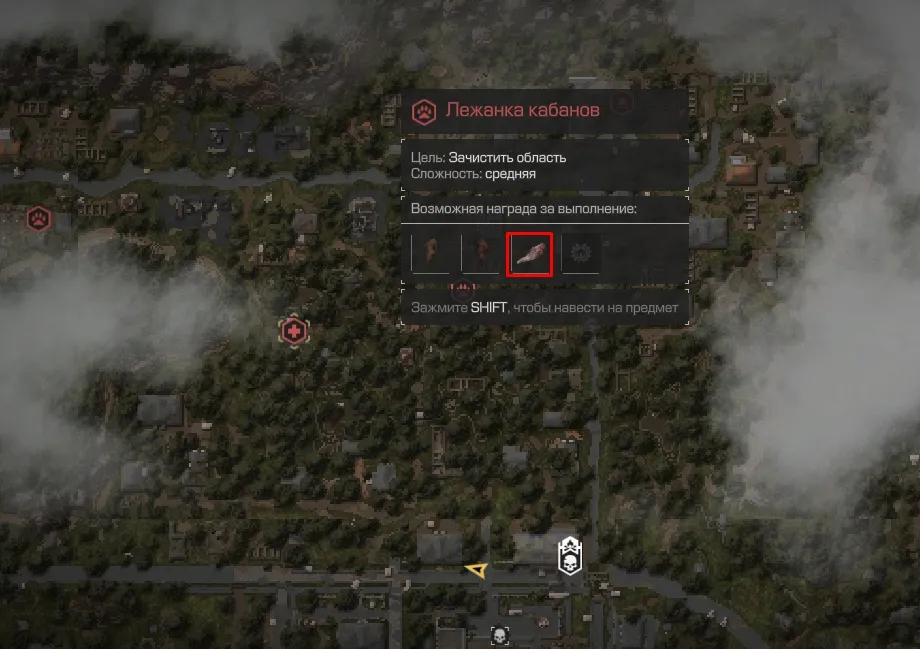
Task: Select the paw print marker on the map's left edge
Action: coord(38,217)
